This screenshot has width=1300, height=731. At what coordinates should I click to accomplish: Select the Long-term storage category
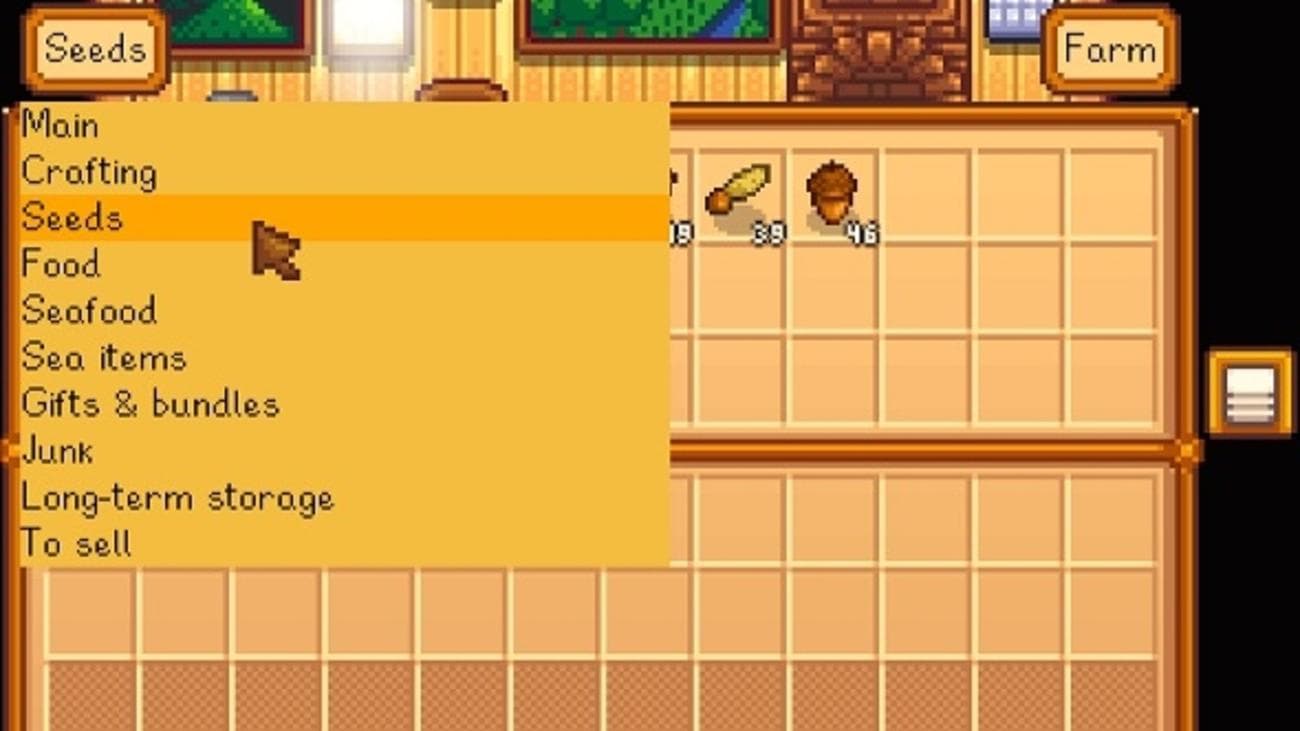click(178, 497)
